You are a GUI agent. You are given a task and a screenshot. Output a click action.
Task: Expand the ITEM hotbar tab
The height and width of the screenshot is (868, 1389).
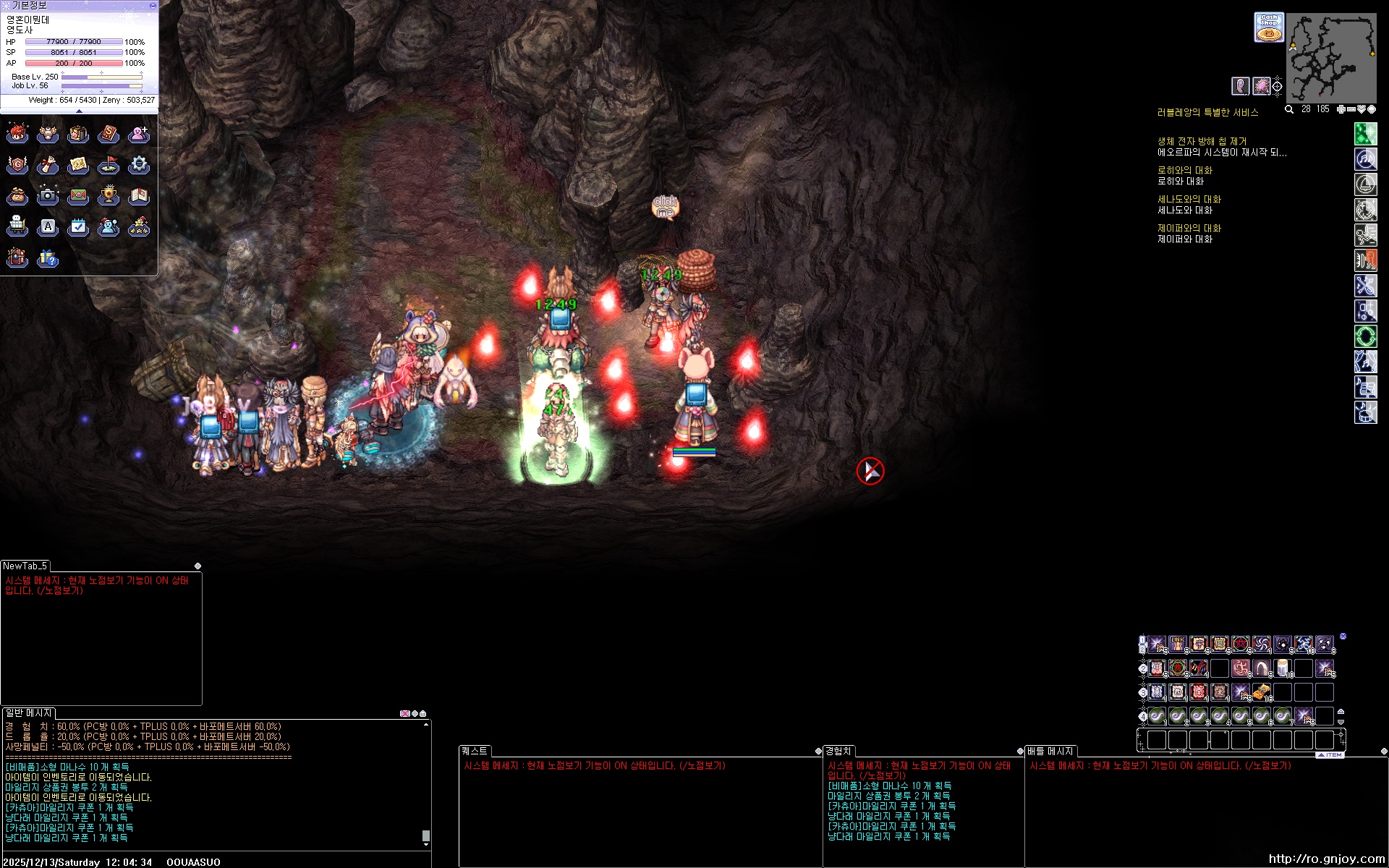tap(1330, 754)
